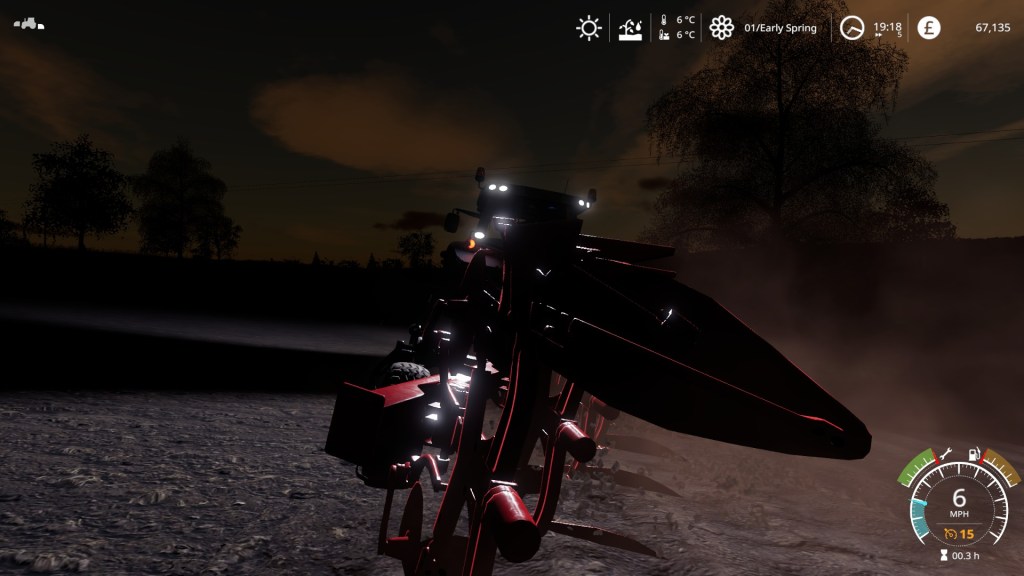This screenshot has height=576, width=1024.
Task: Select the wrench damage gauge icon
Action: [x=944, y=454]
